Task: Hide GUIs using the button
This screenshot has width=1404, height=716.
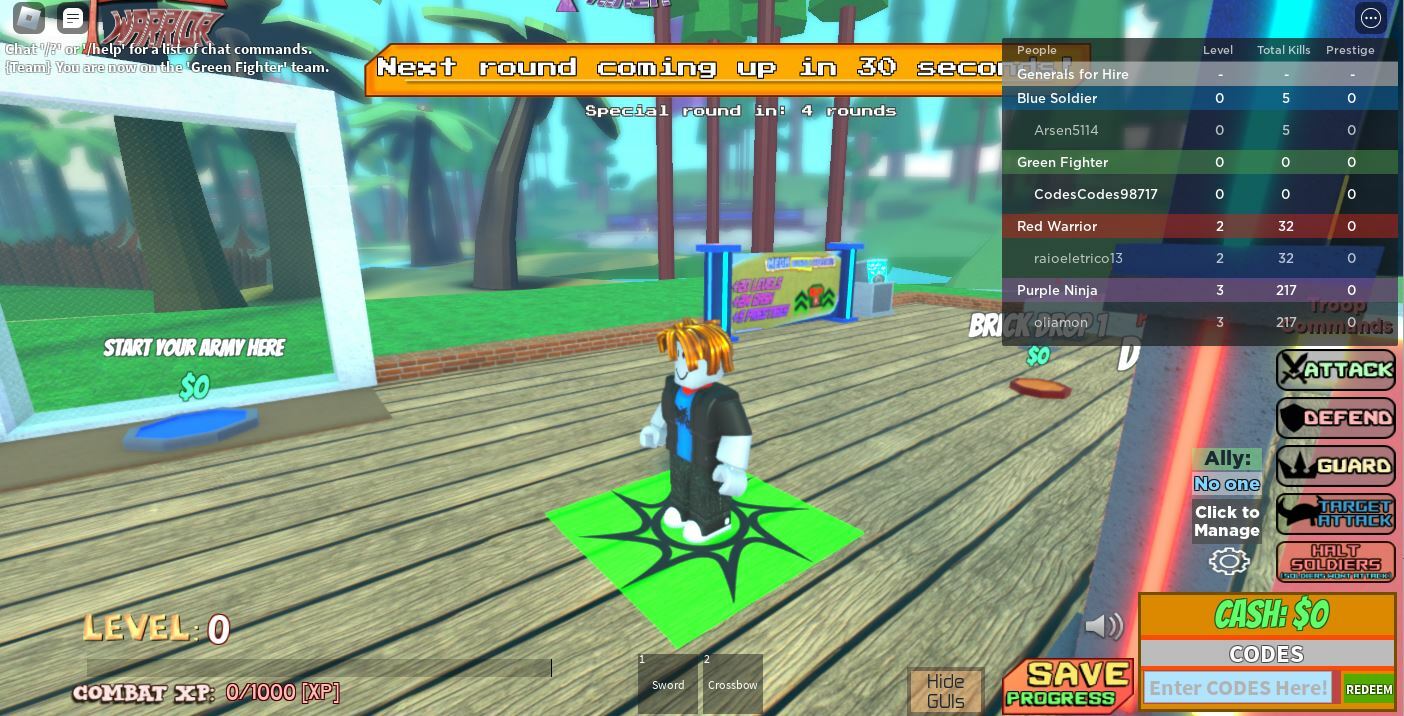Action: tap(945, 691)
